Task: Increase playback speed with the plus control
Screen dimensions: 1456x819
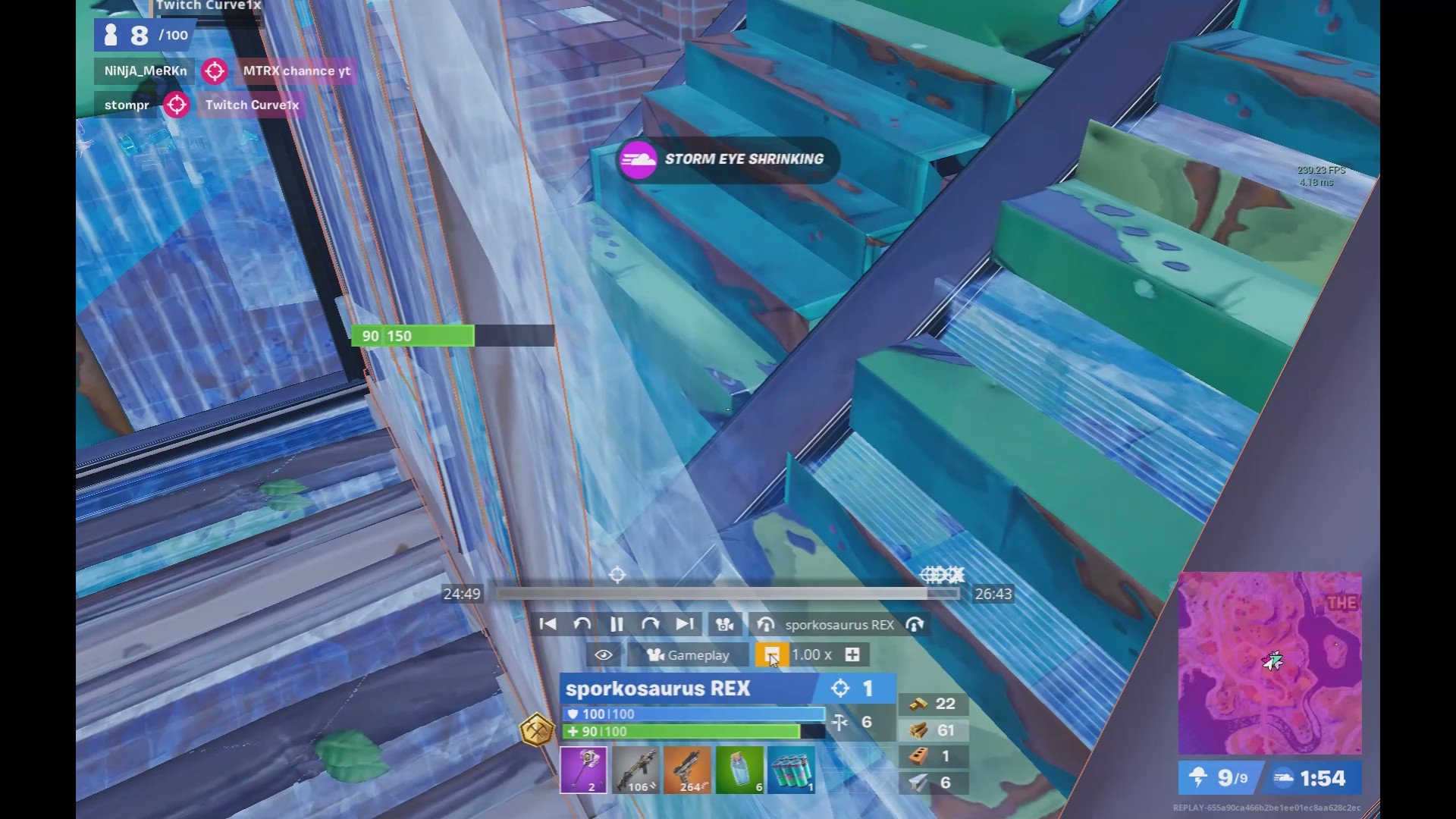Action: click(852, 654)
